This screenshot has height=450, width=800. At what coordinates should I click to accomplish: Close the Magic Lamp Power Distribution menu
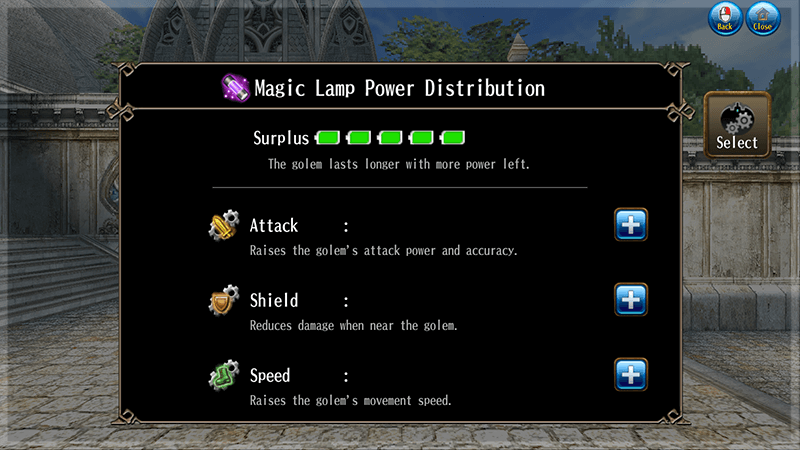[763, 19]
